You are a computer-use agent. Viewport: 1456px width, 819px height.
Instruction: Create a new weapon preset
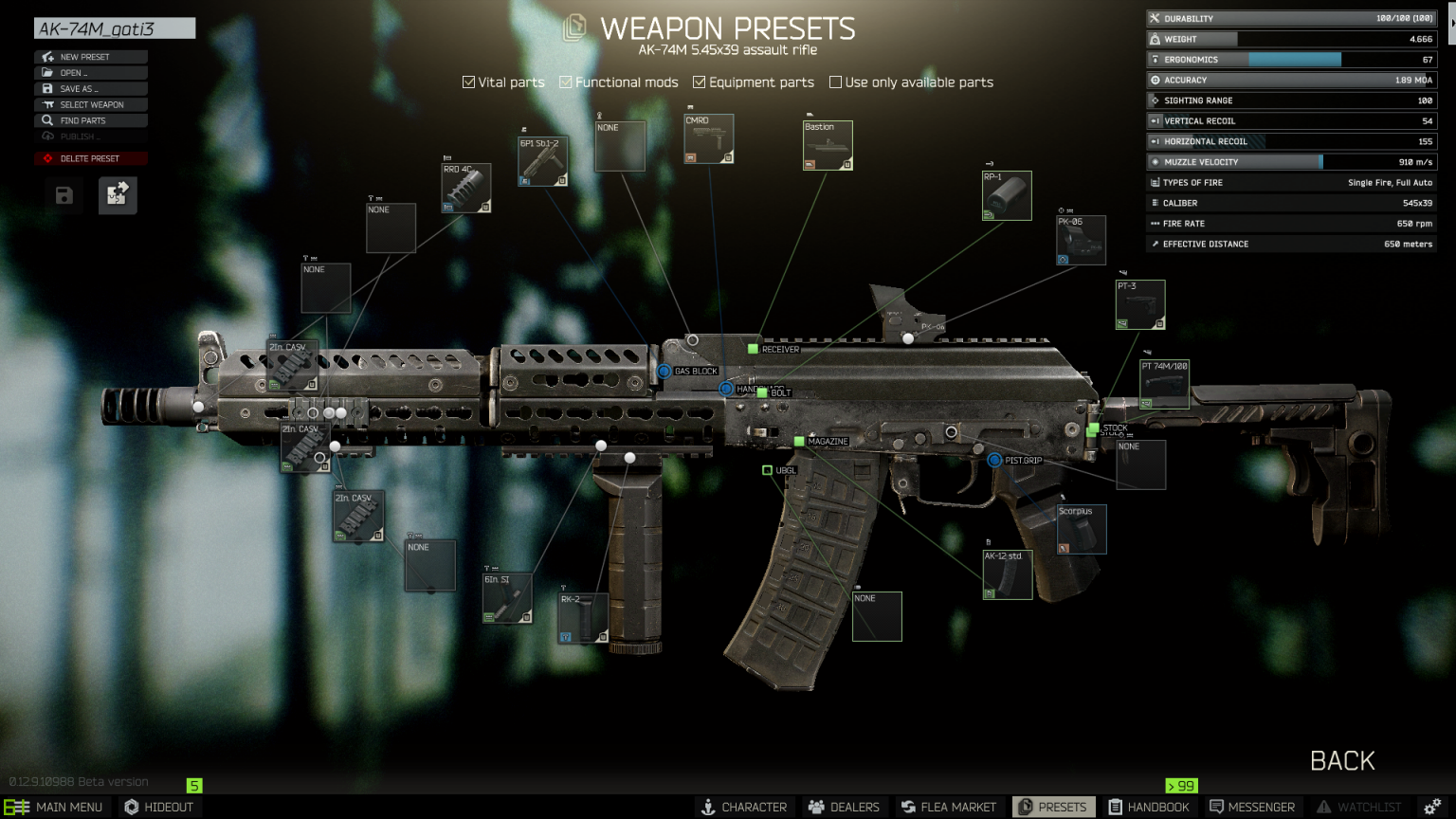point(91,57)
